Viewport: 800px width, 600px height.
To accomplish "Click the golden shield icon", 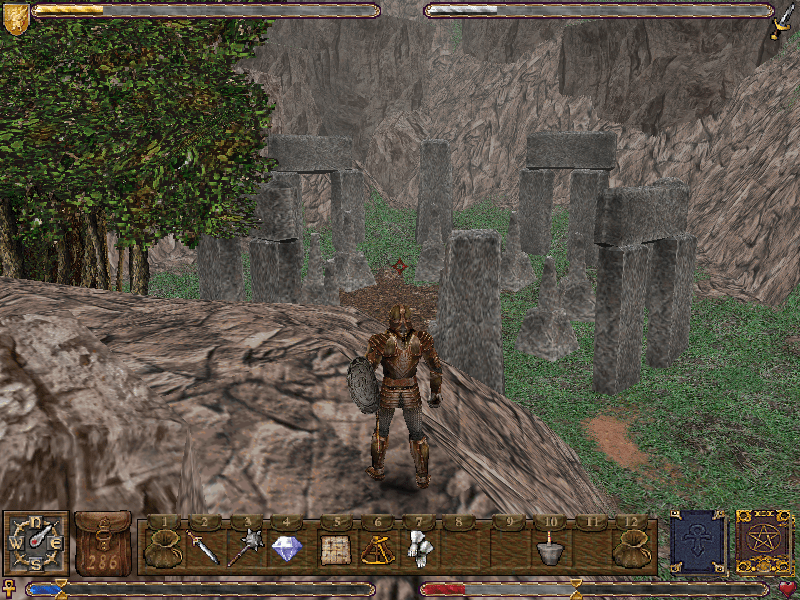I will pos(16,18).
